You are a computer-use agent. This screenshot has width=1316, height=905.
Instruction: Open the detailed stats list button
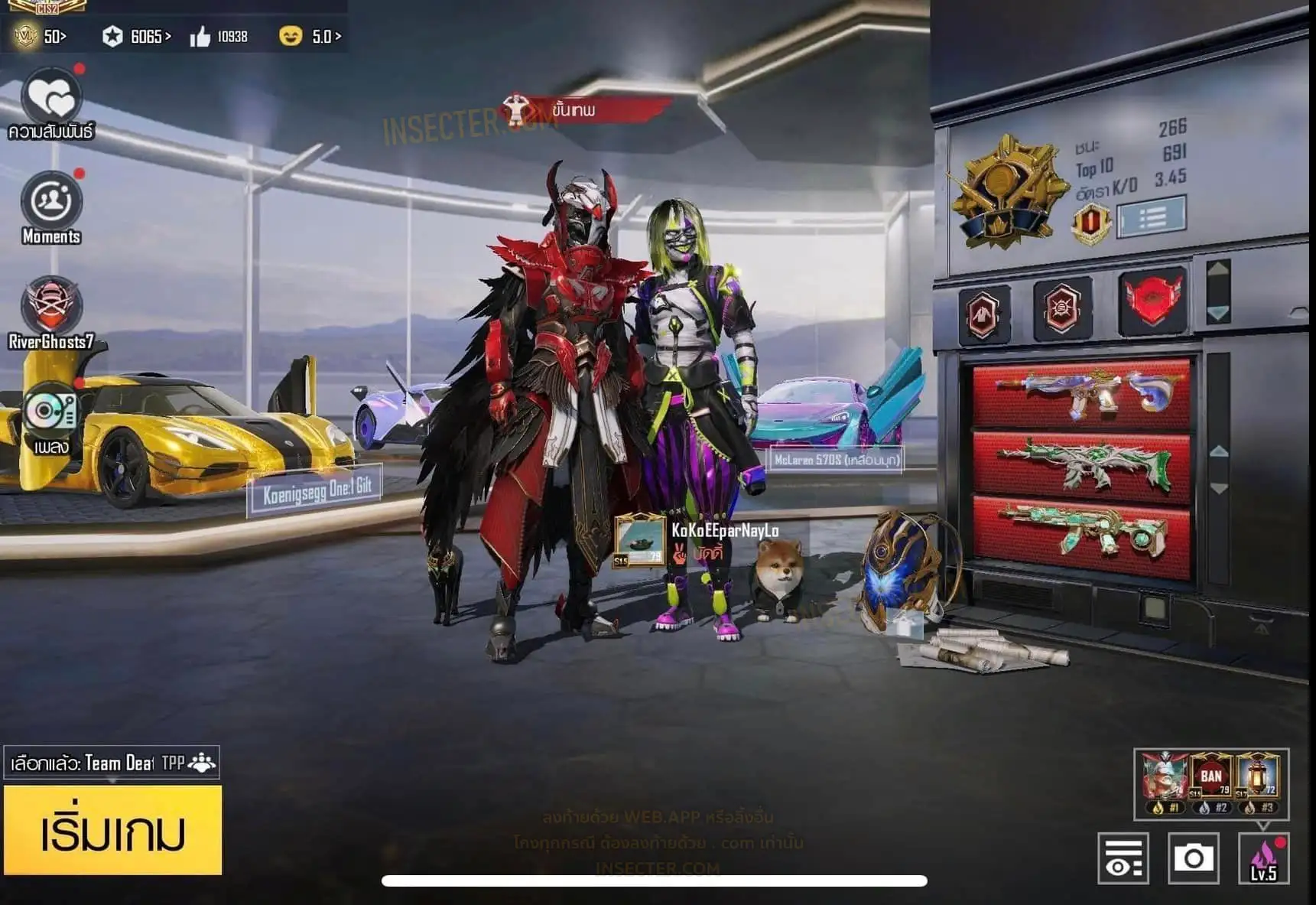tap(1151, 218)
